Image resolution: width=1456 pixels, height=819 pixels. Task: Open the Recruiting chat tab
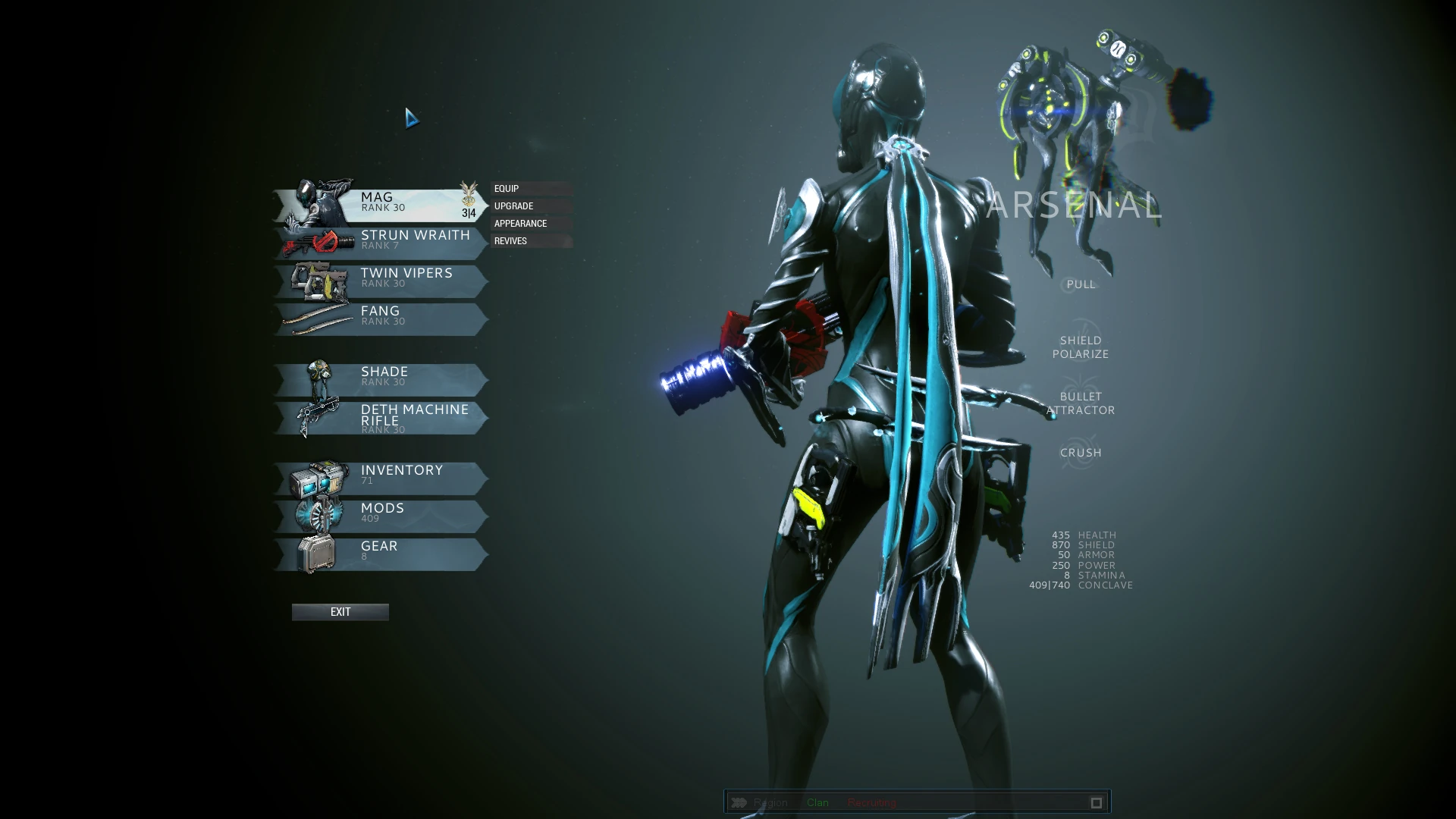coord(870,802)
